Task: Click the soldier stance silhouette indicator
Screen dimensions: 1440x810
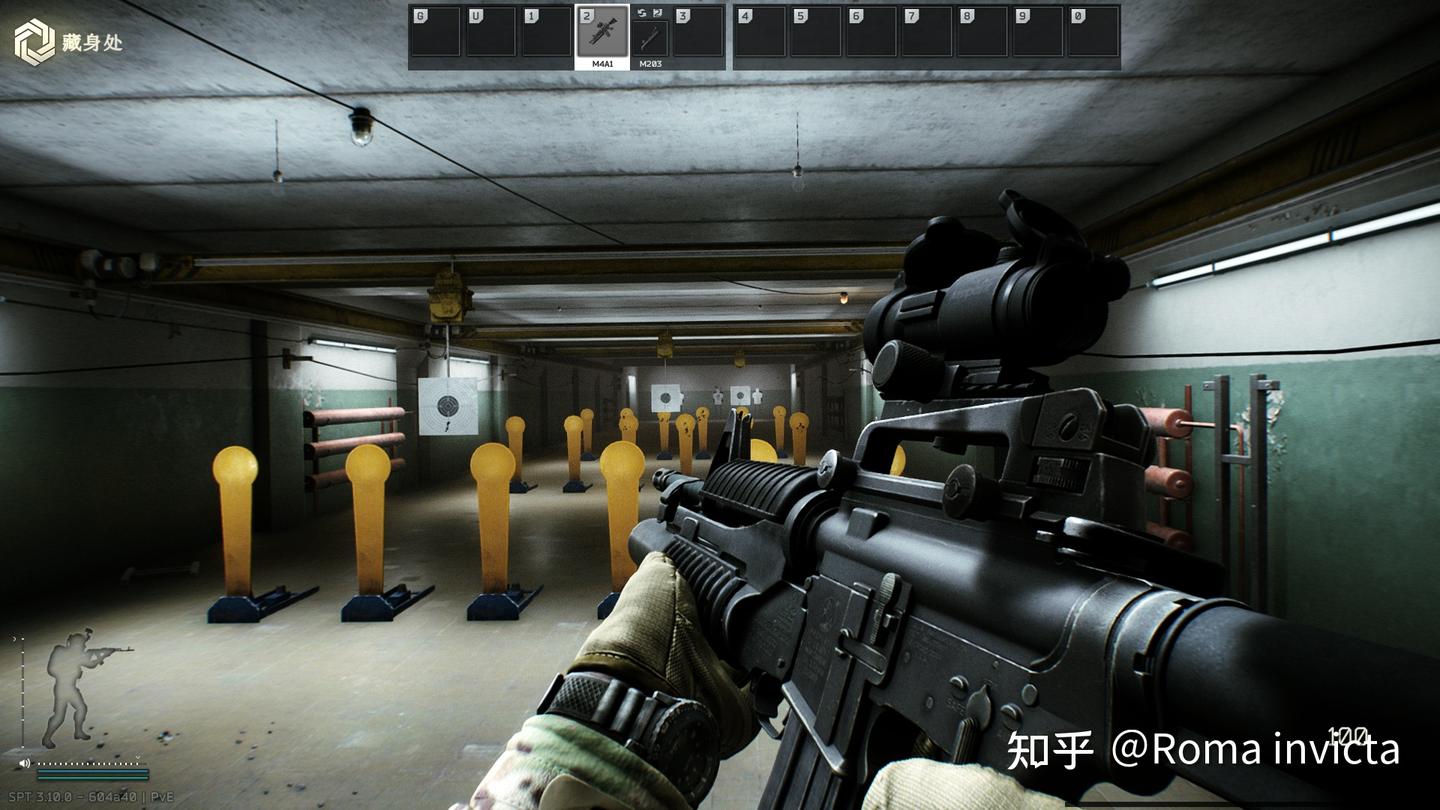Action: (x=78, y=686)
